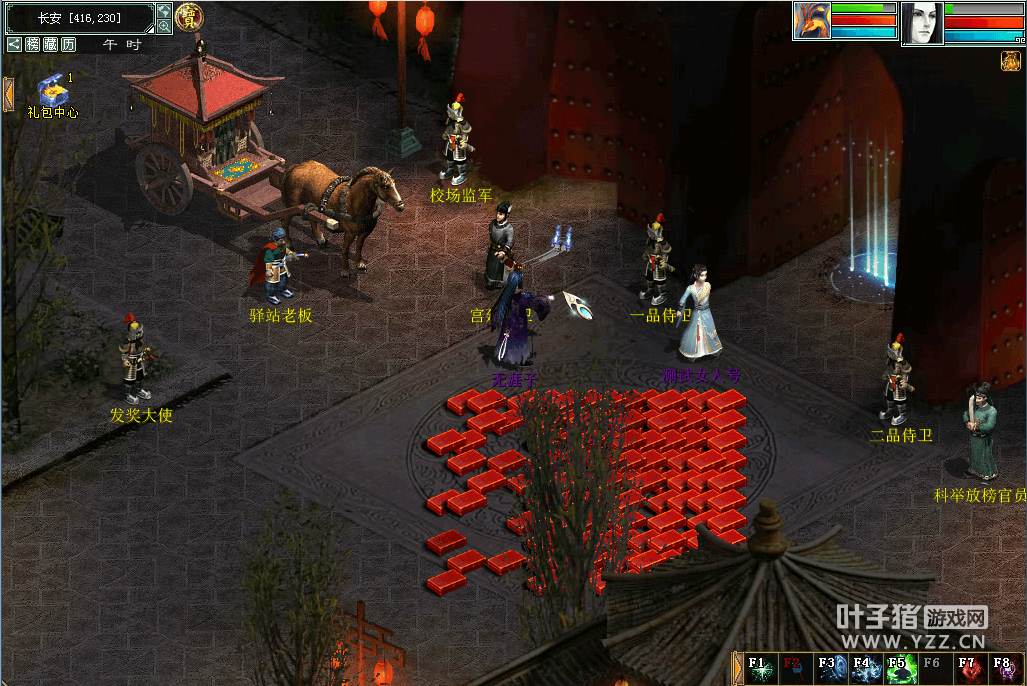Open the 藏 collection button
The width and height of the screenshot is (1027, 686).
click(x=50, y=45)
